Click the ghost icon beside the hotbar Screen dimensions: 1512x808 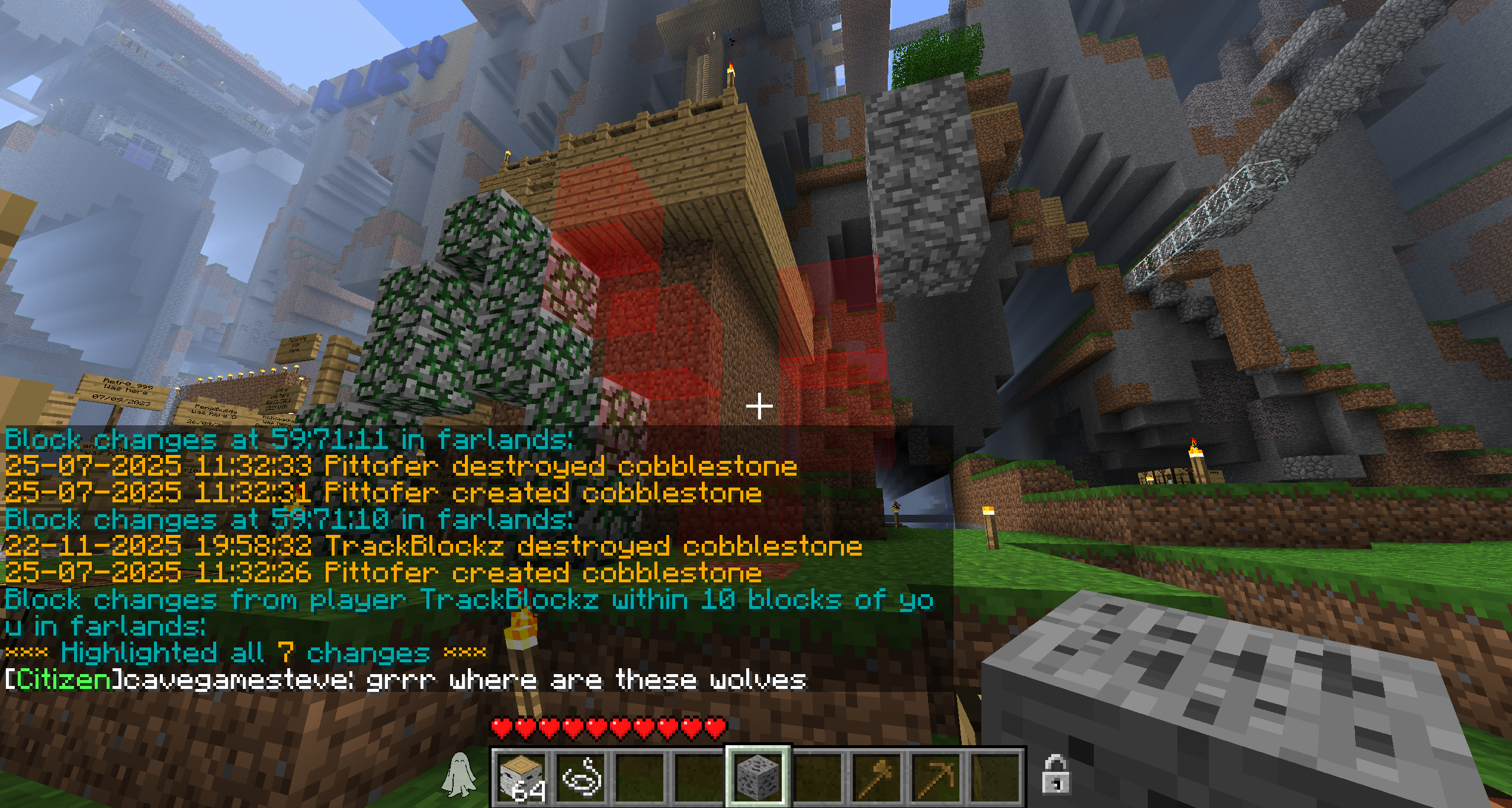(x=459, y=775)
